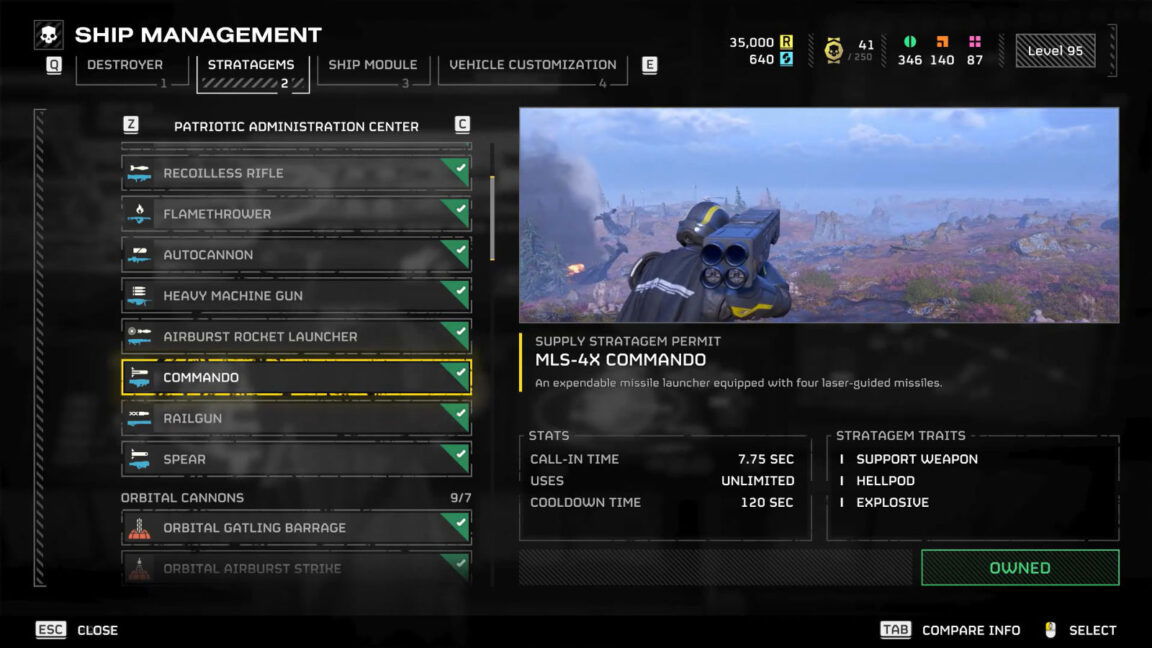Go to the Ship Module tab
1152x648 pixels.
[x=372, y=65]
